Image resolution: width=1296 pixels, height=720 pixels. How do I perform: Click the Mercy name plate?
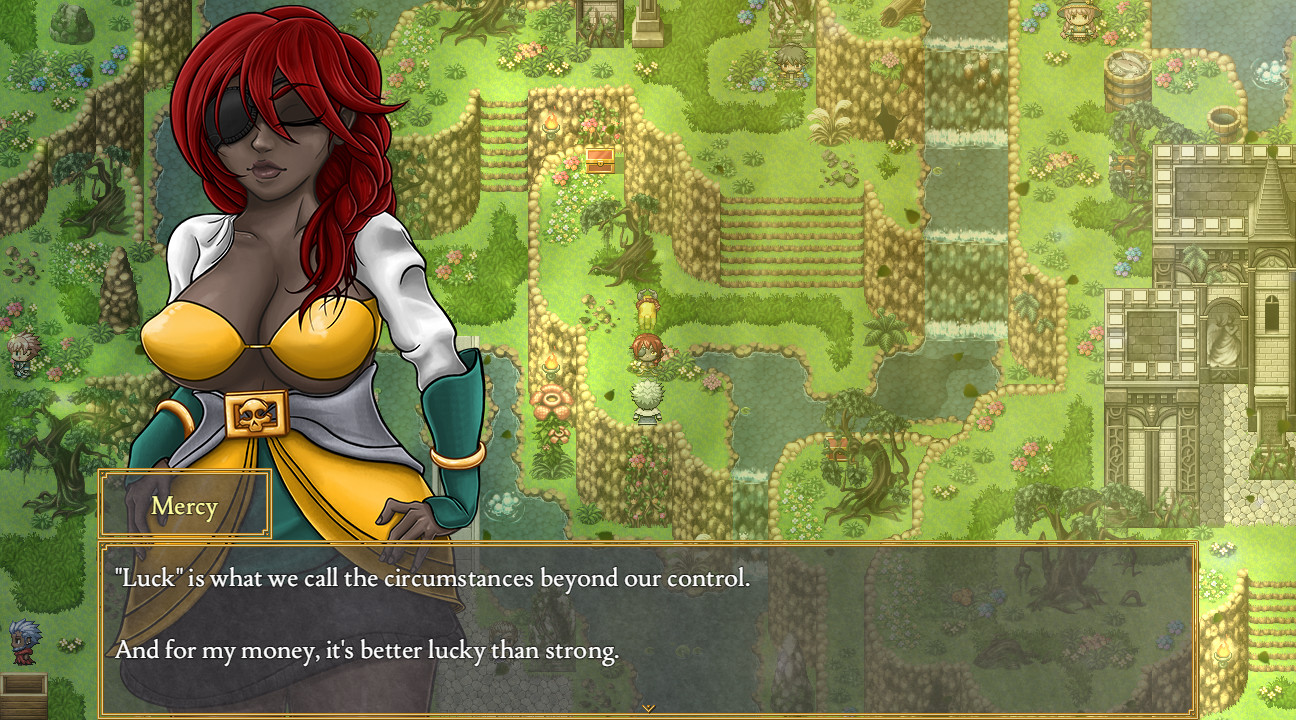click(x=184, y=506)
